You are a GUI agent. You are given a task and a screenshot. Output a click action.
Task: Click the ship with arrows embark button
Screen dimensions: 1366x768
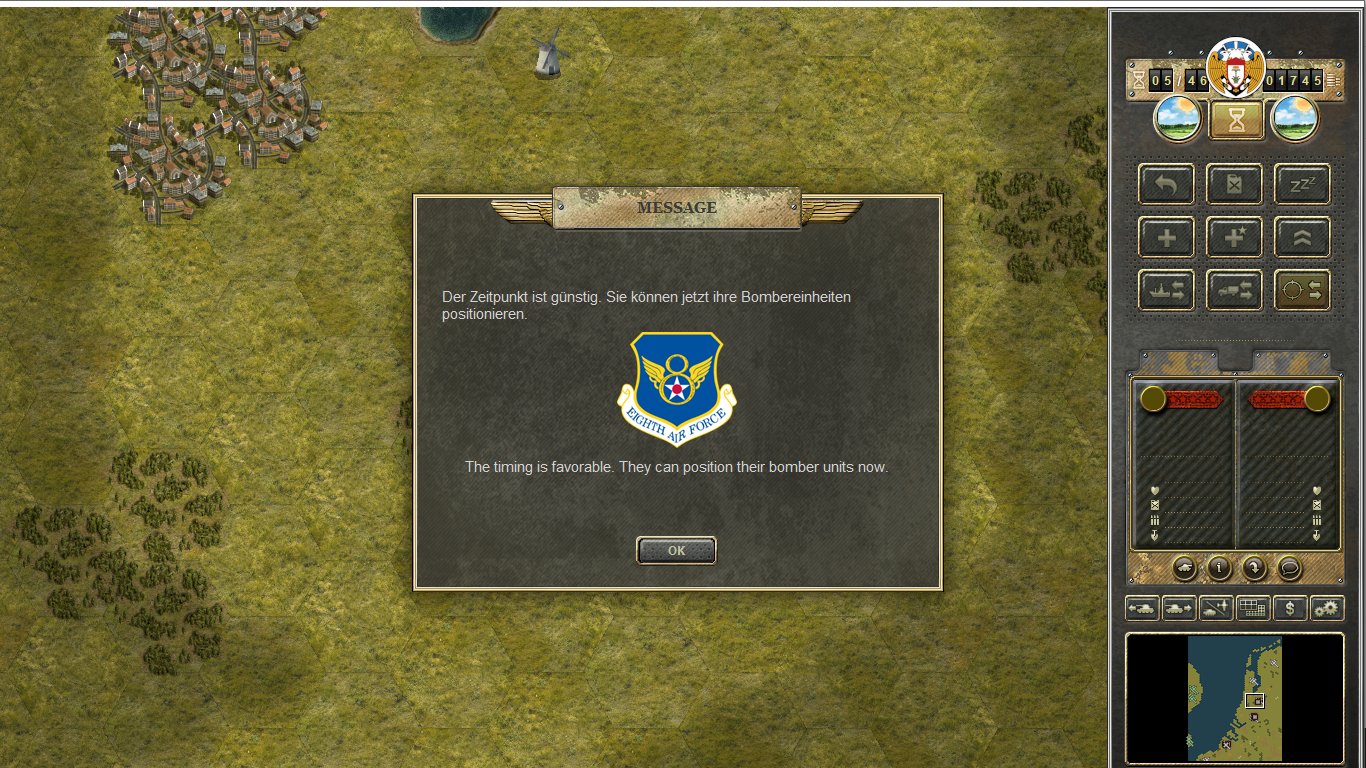(x=1166, y=291)
